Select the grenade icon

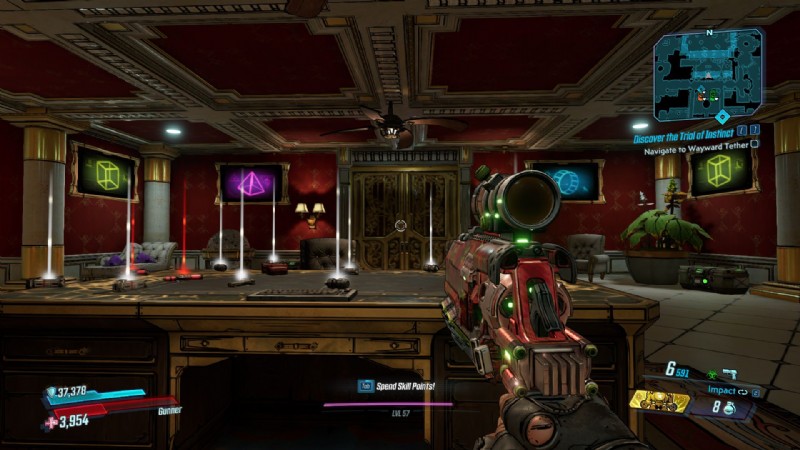[x=729, y=408]
